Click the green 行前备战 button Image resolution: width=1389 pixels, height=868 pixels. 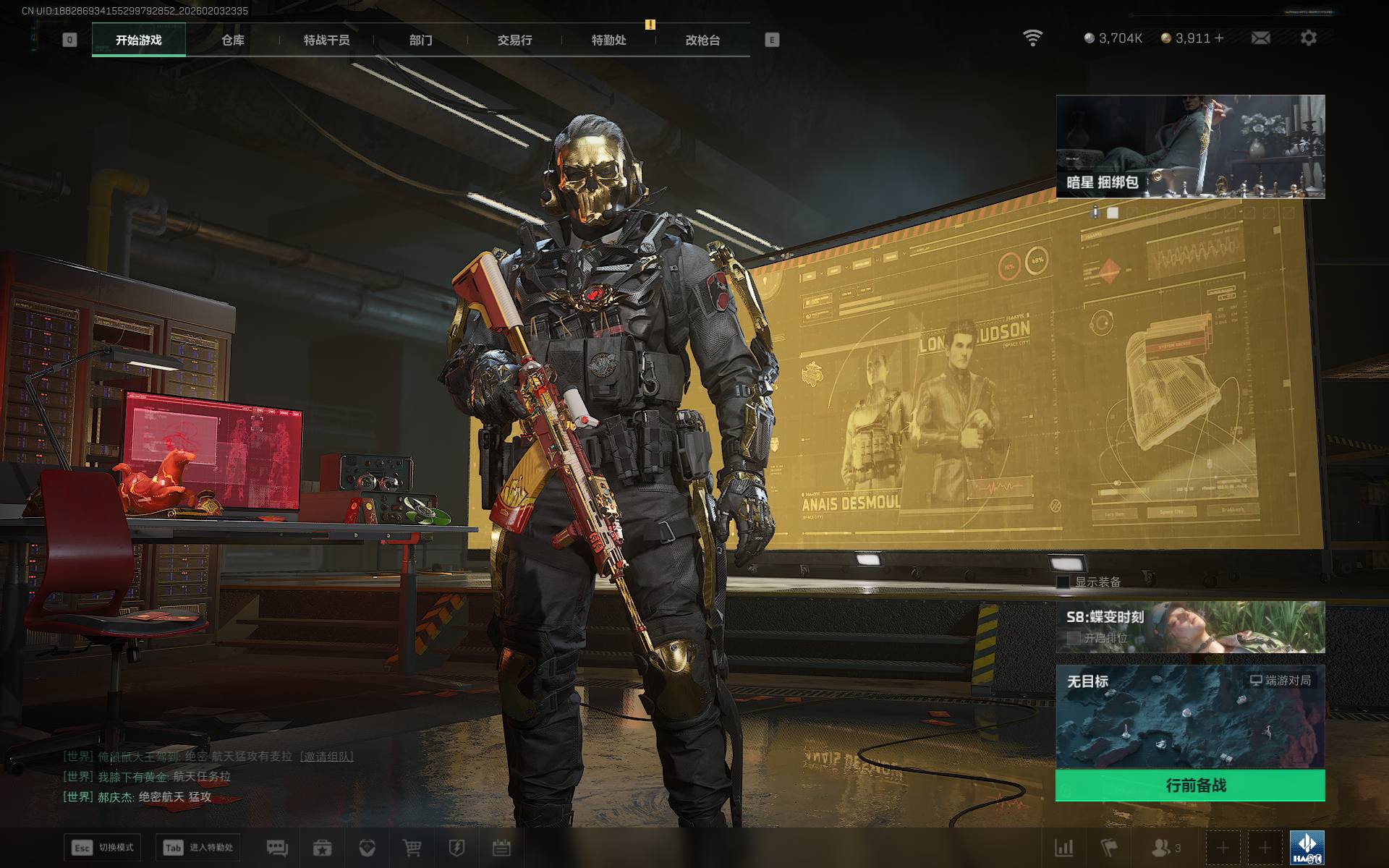(1190, 786)
